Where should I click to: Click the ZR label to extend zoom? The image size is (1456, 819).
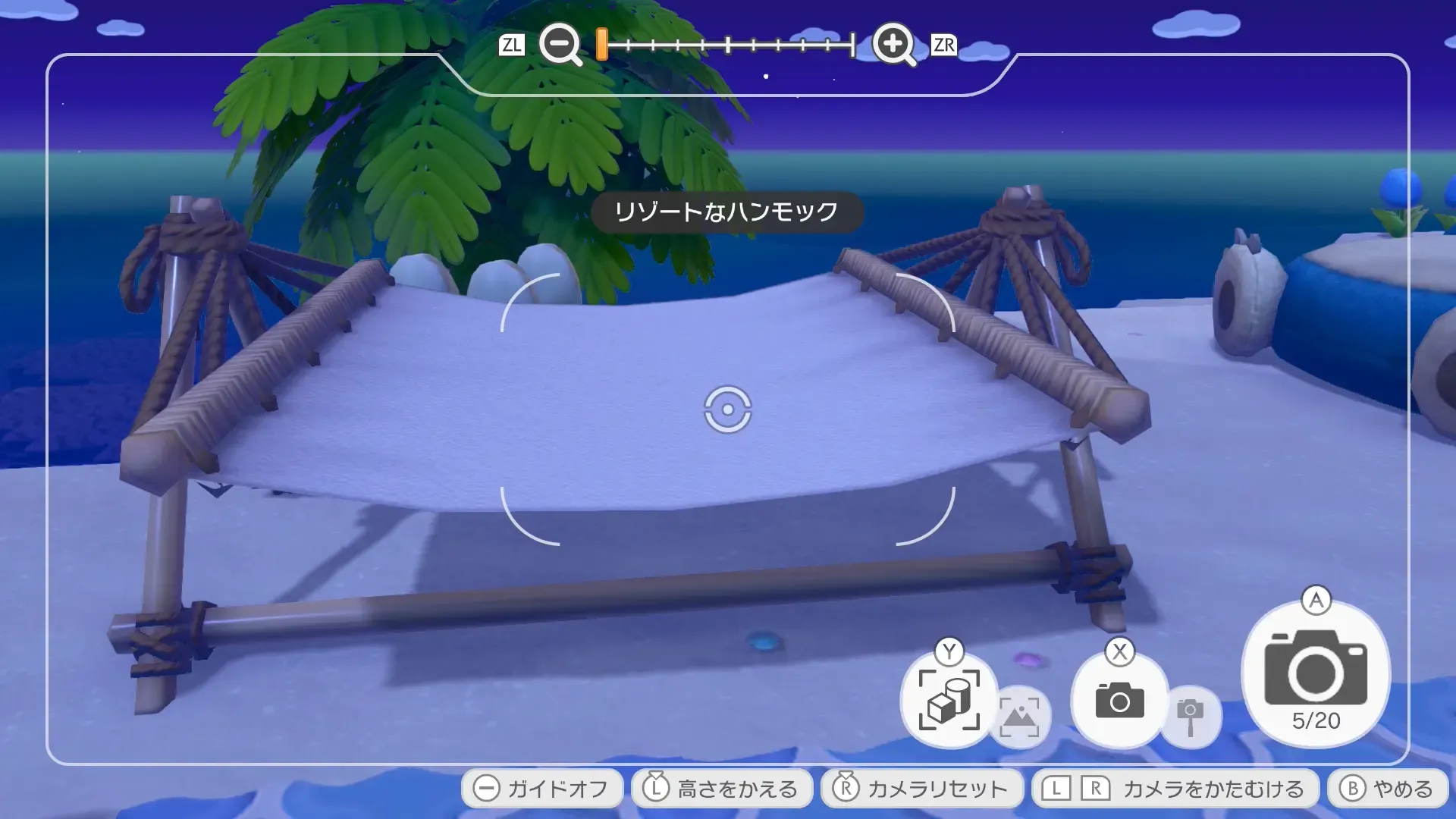coord(944,45)
